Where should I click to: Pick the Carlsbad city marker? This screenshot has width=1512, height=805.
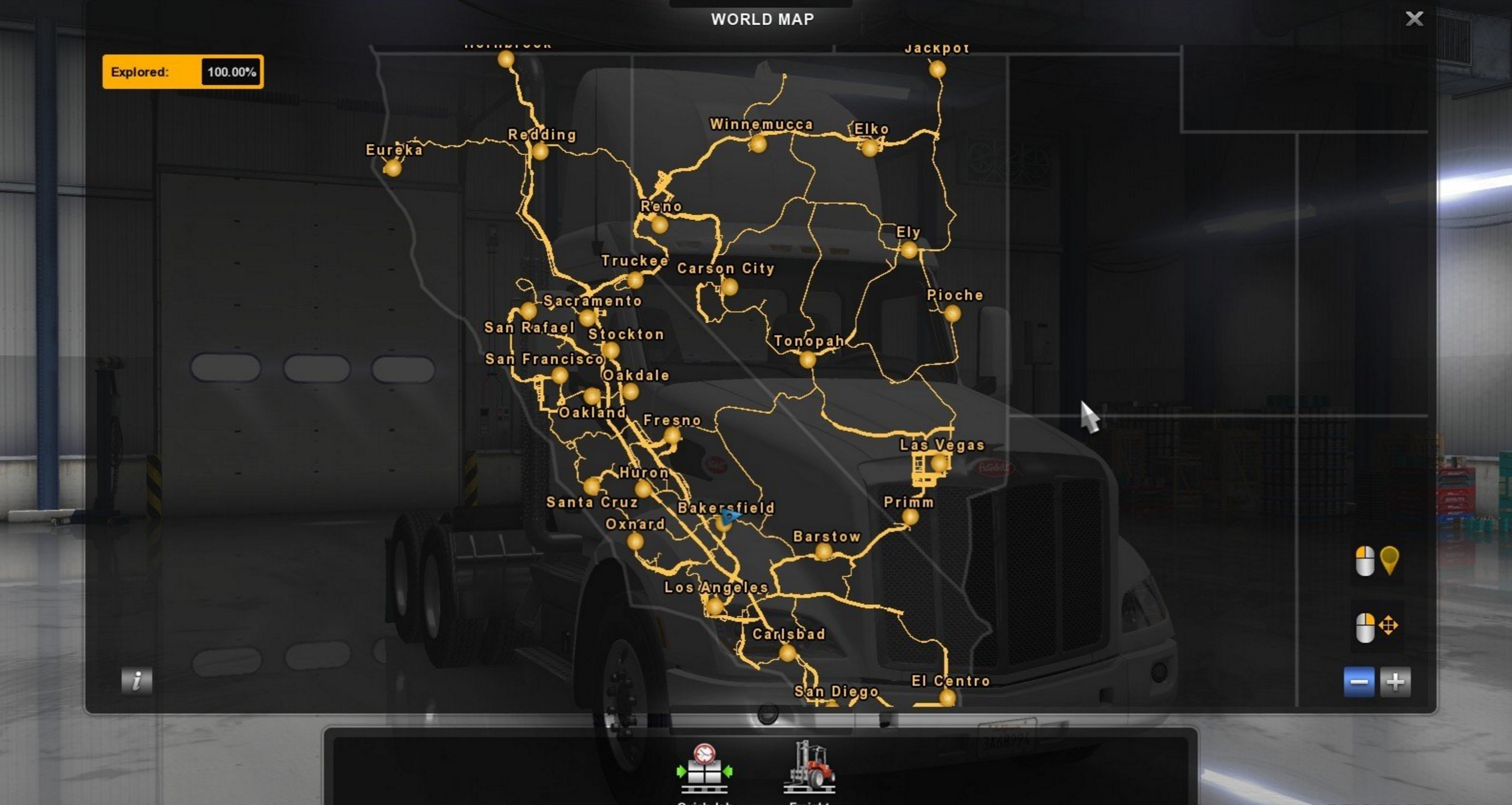(x=787, y=652)
